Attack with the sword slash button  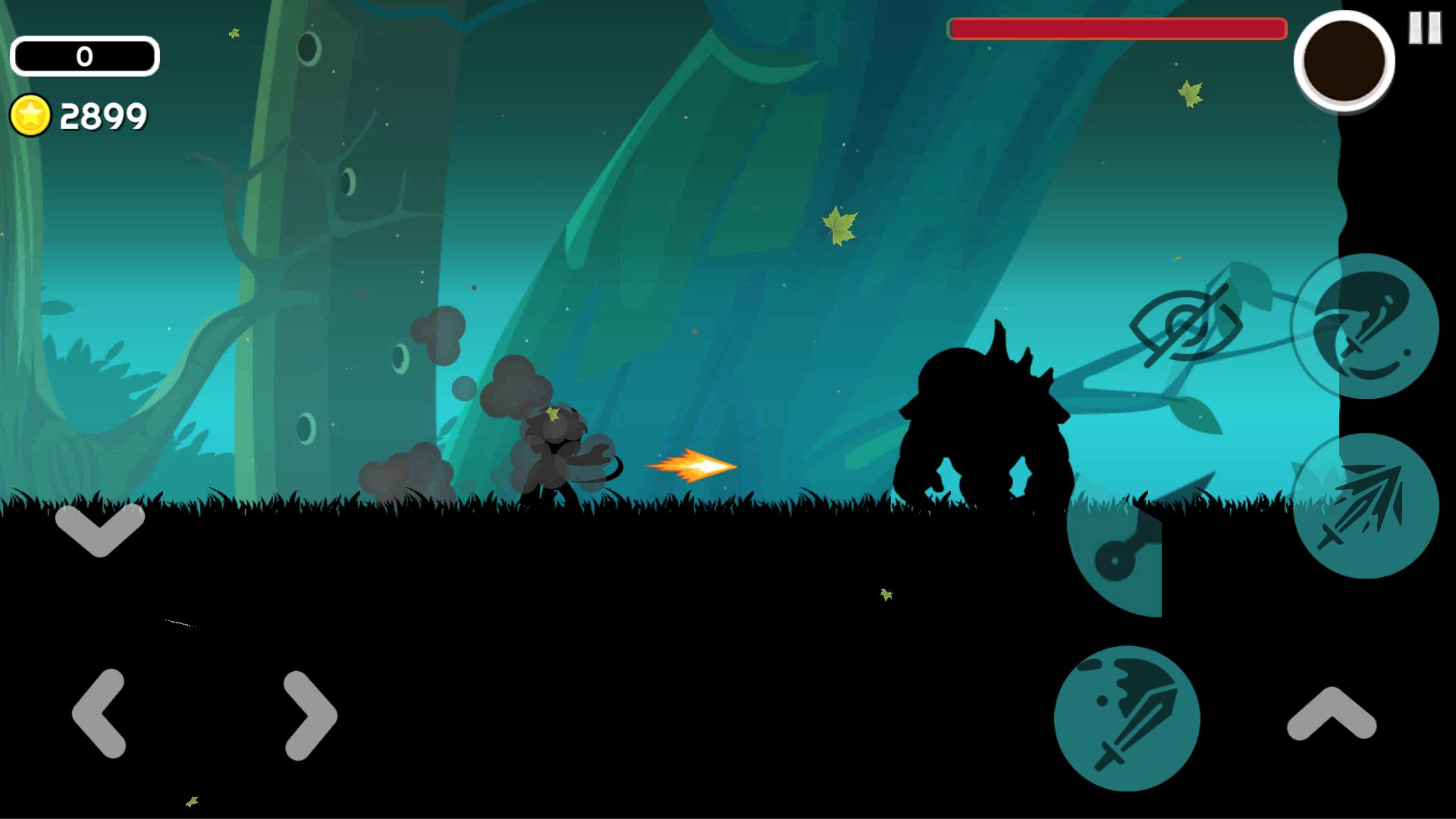[x=1127, y=718]
